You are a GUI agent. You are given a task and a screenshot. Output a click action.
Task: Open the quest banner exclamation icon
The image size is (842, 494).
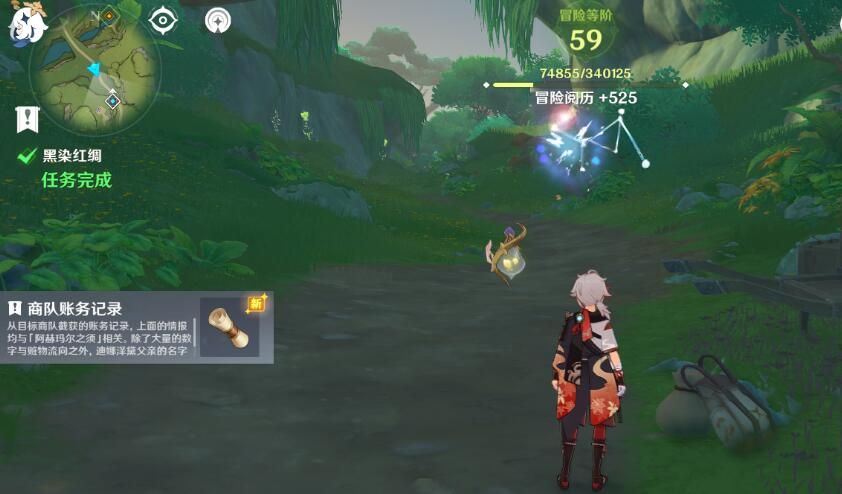tap(27, 119)
